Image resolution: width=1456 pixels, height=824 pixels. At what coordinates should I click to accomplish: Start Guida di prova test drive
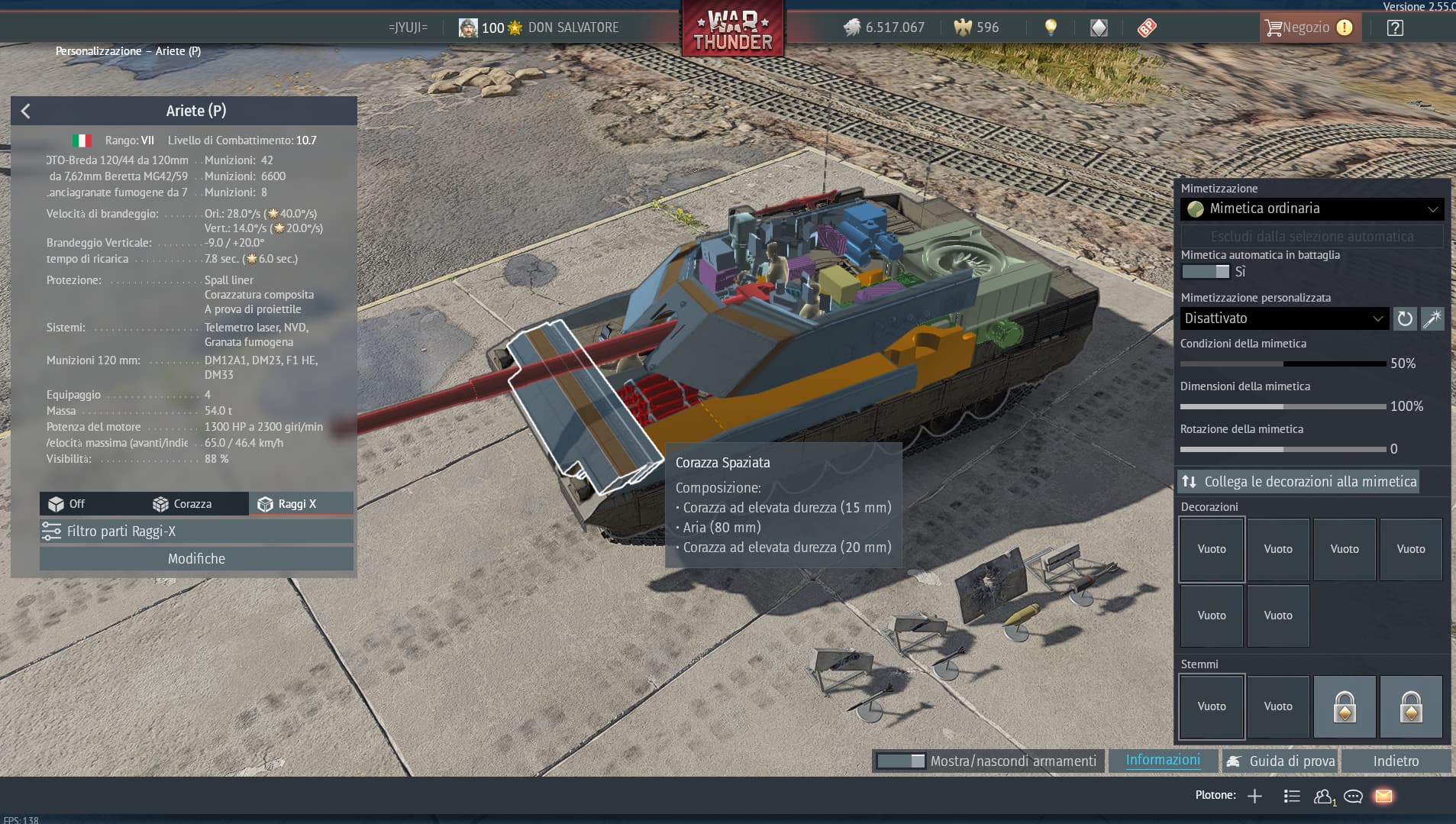click(1280, 761)
